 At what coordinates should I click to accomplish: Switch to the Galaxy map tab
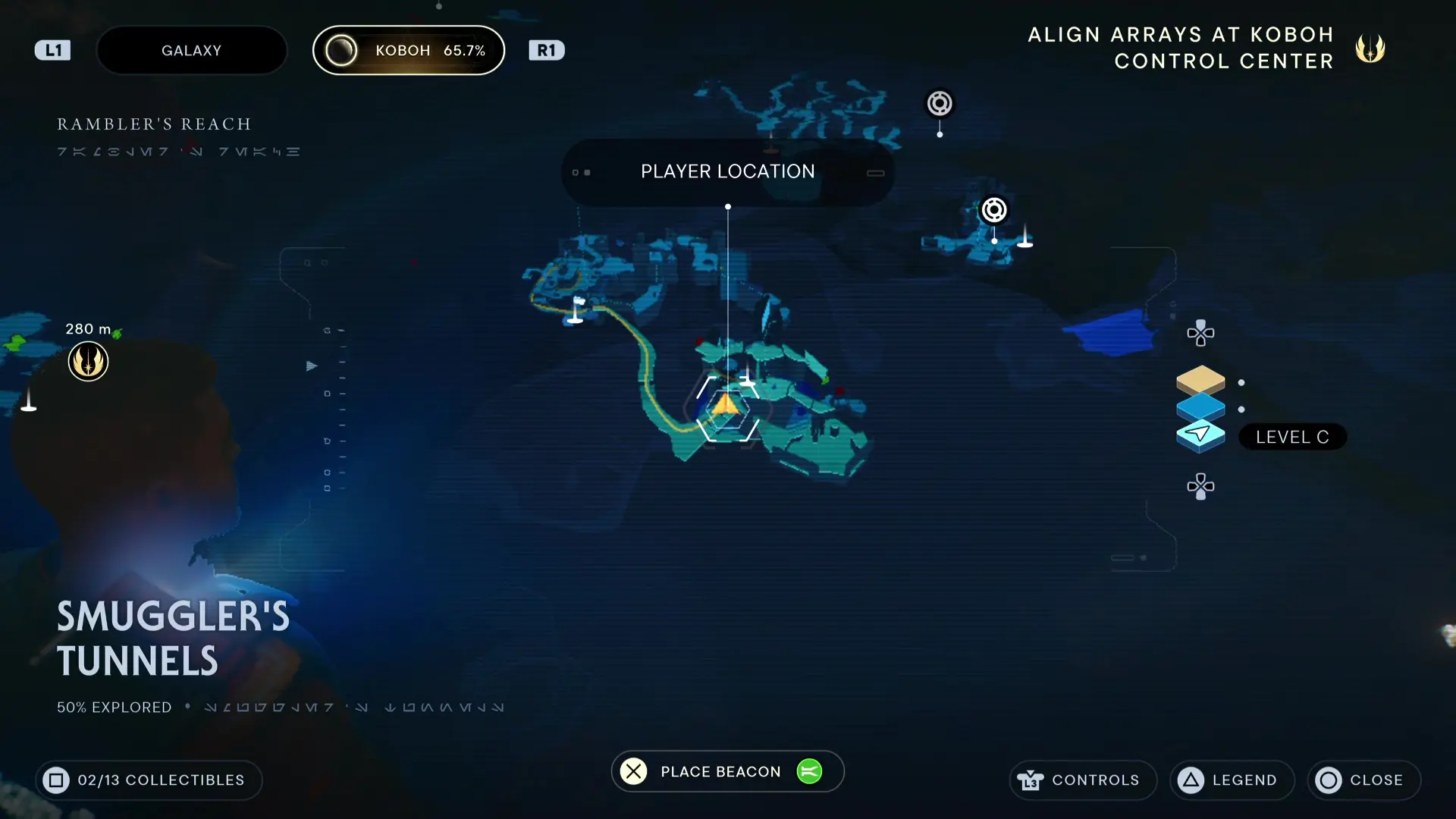[x=191, y=50]
